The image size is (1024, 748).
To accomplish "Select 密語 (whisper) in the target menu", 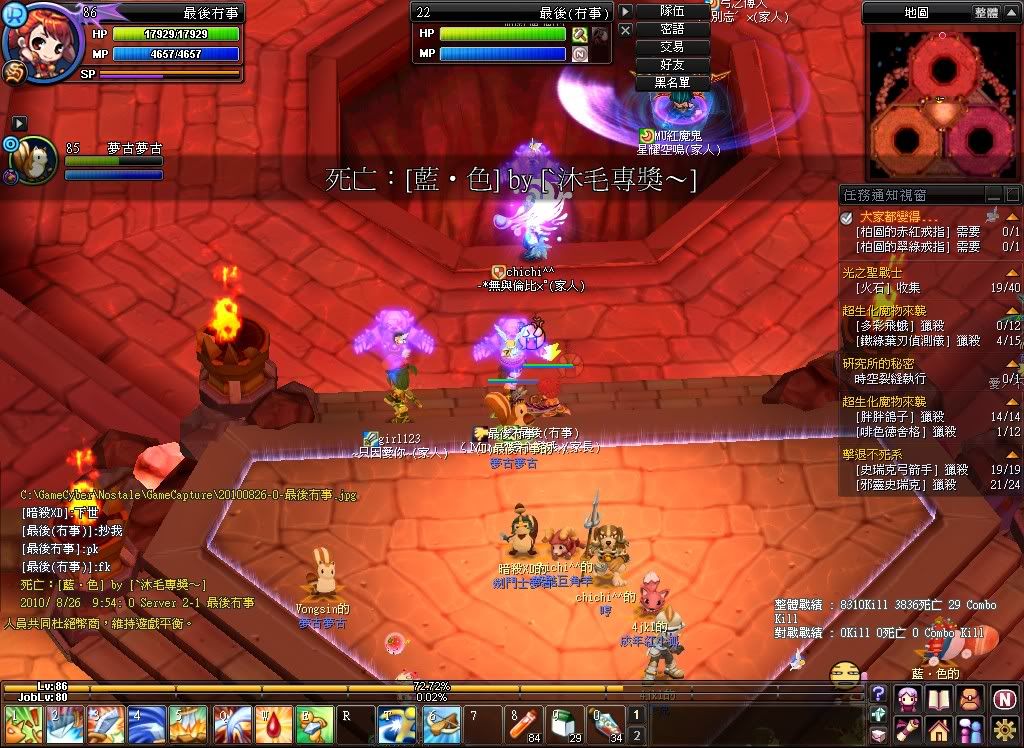I will coord(672,29).
